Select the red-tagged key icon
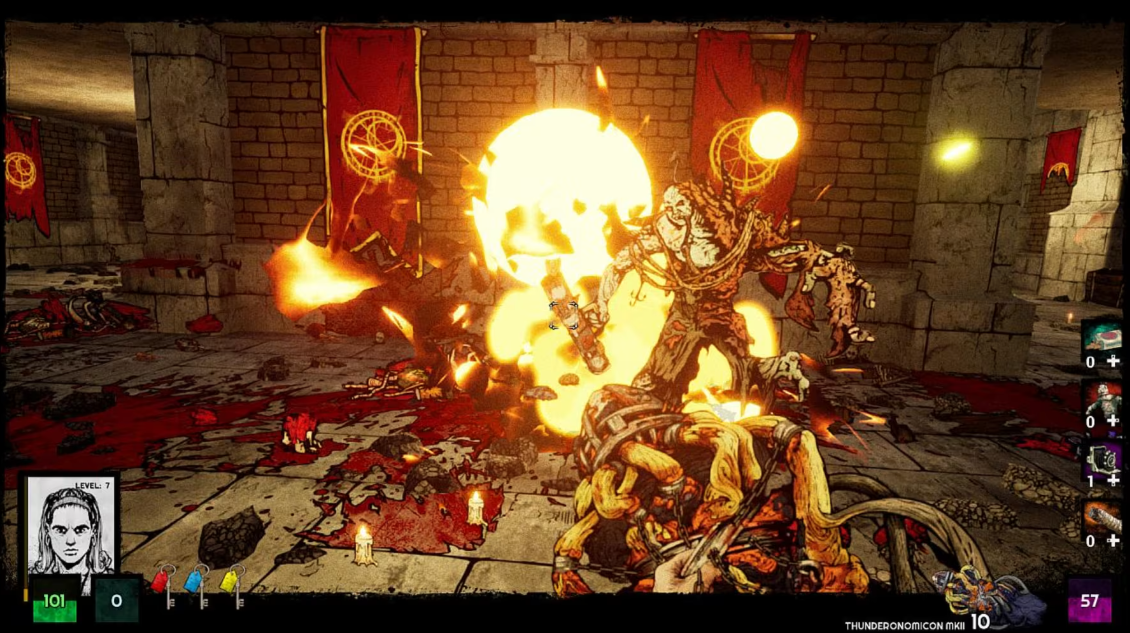1130x633 pixels. tap(164, 585)
